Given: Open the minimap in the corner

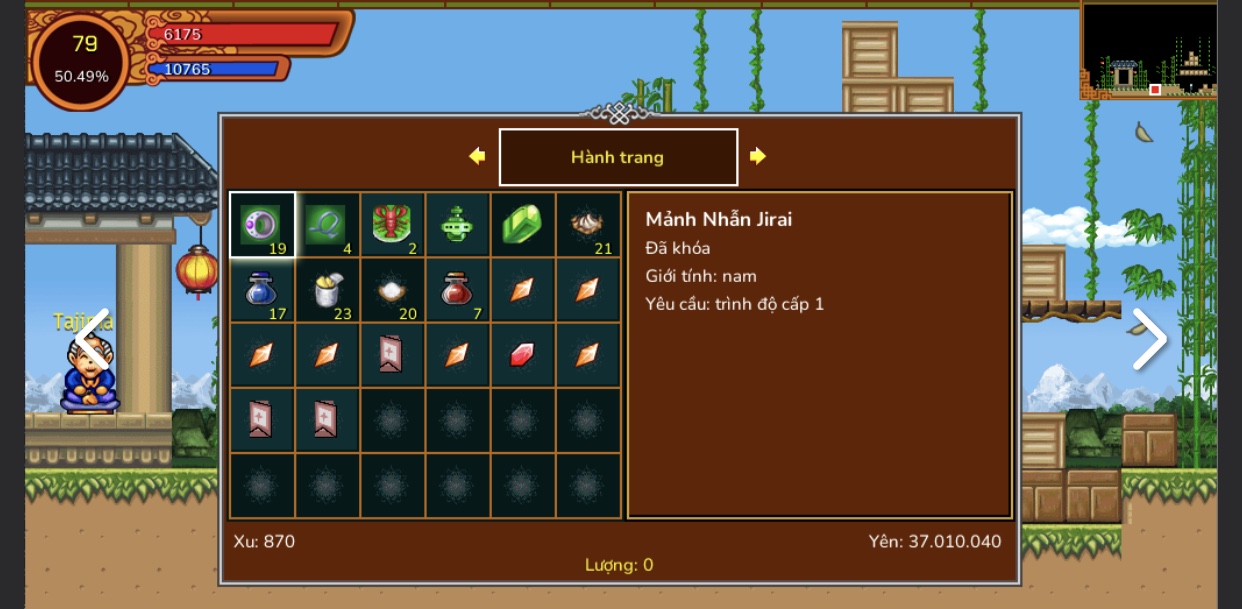Looking at the screenshot, I should click(x=1149, y=50).
